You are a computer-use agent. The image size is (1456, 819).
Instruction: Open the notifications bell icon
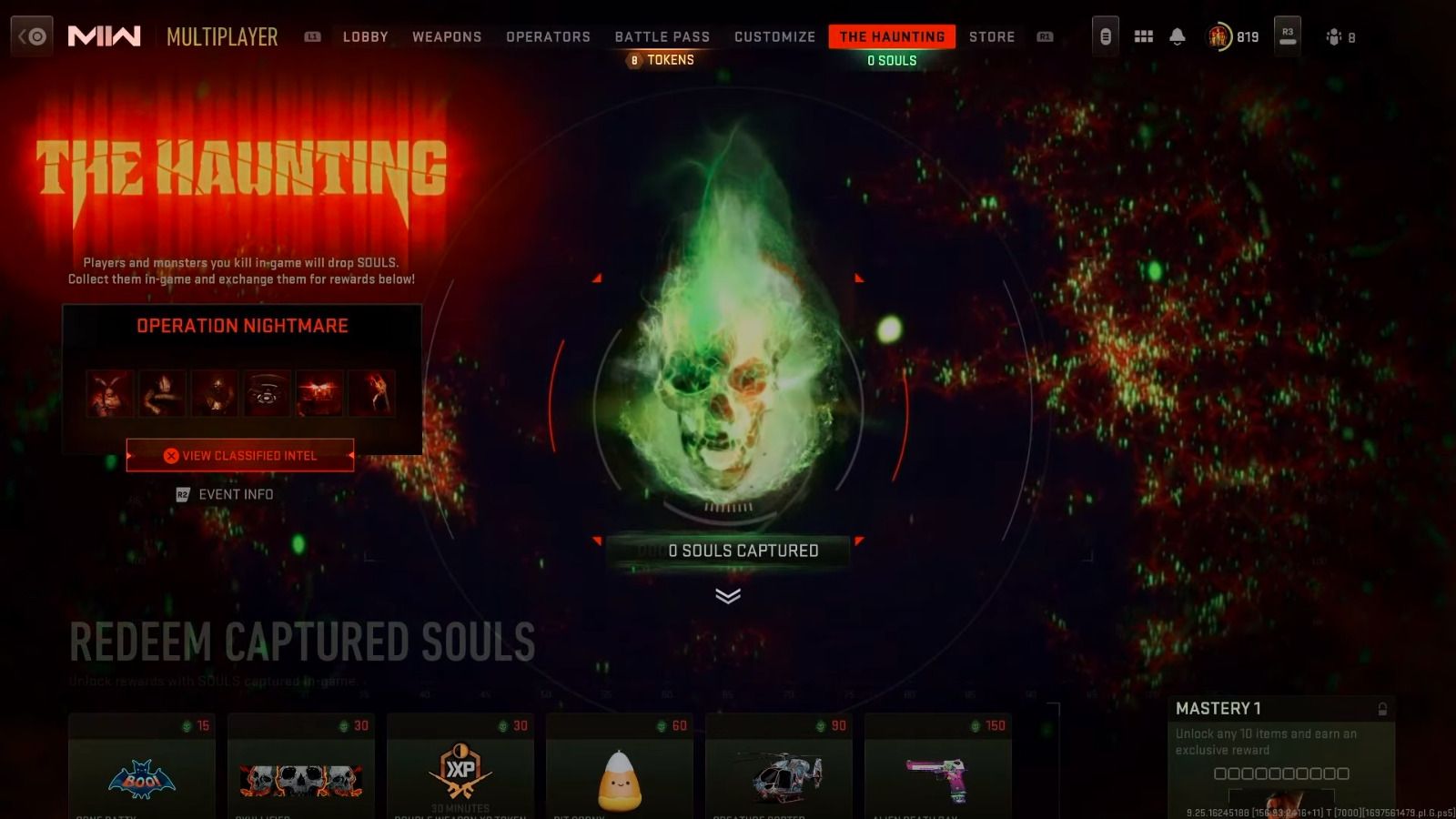[x=1178, y=36]
